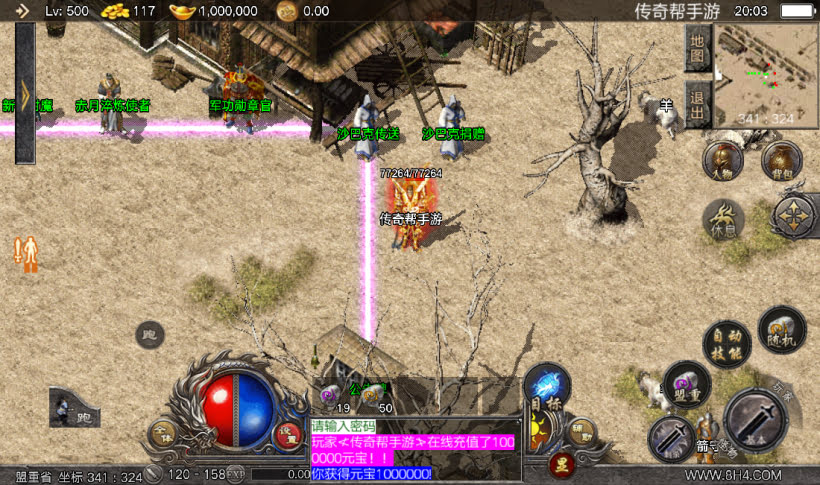Screen dimensions: 820x485
Task: Select the 目标 target button
Action: pyautogui.click(x=546, y=386)
